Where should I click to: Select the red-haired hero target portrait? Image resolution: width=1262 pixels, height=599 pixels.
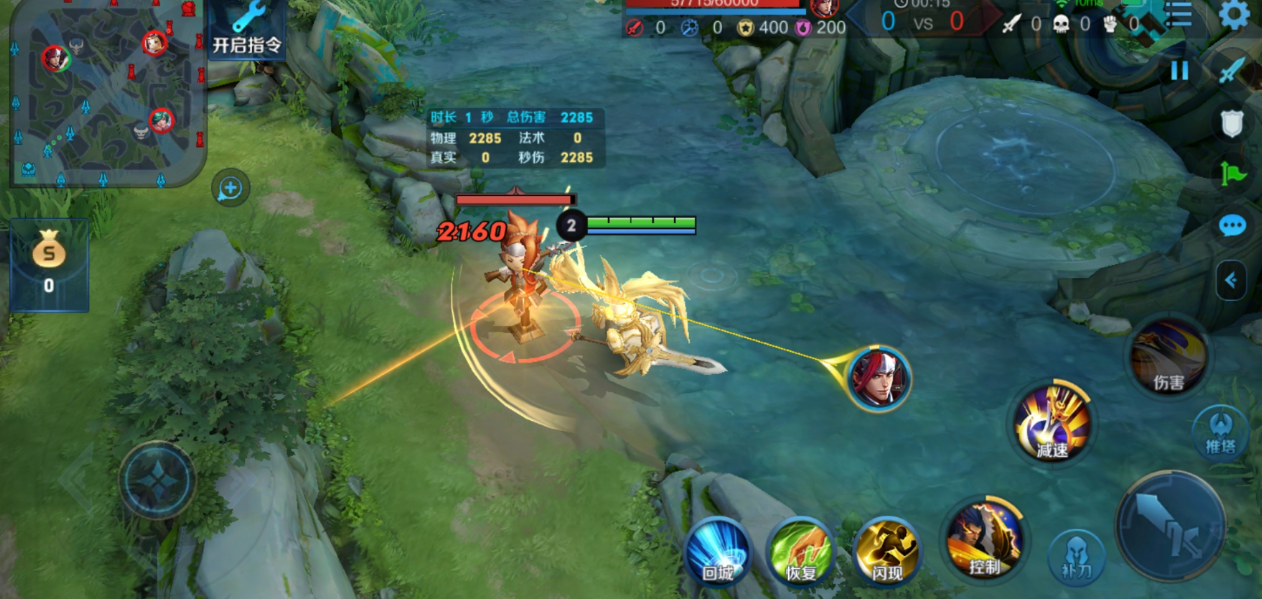tap(879, 378)
